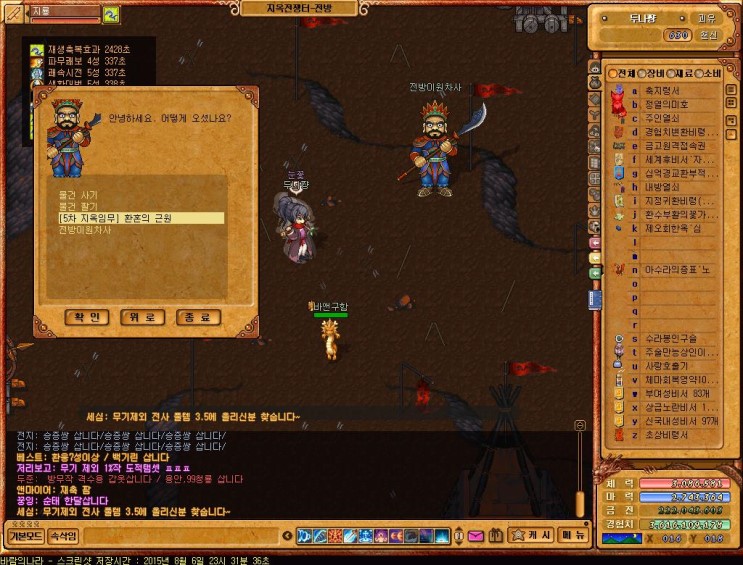Show the 소비 inventory filter
Screen dimensions: 743x565
(x=711, y=73)
